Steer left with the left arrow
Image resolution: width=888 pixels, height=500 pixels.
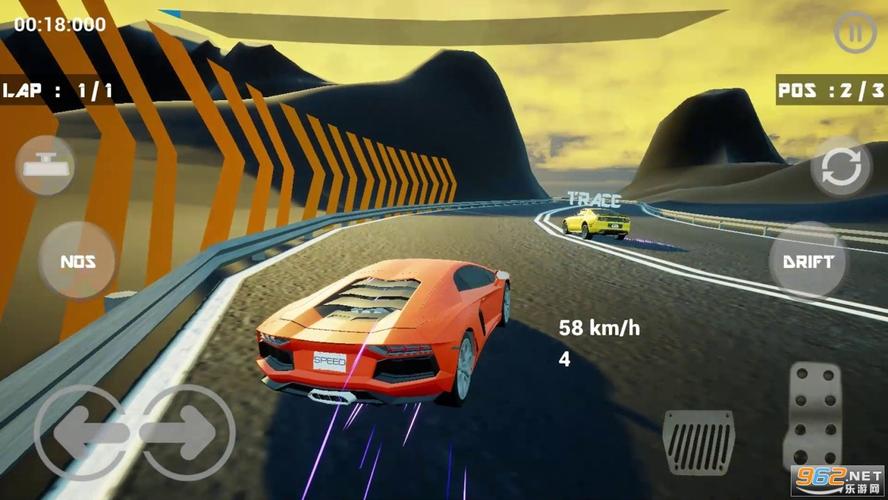pos(82,432)
